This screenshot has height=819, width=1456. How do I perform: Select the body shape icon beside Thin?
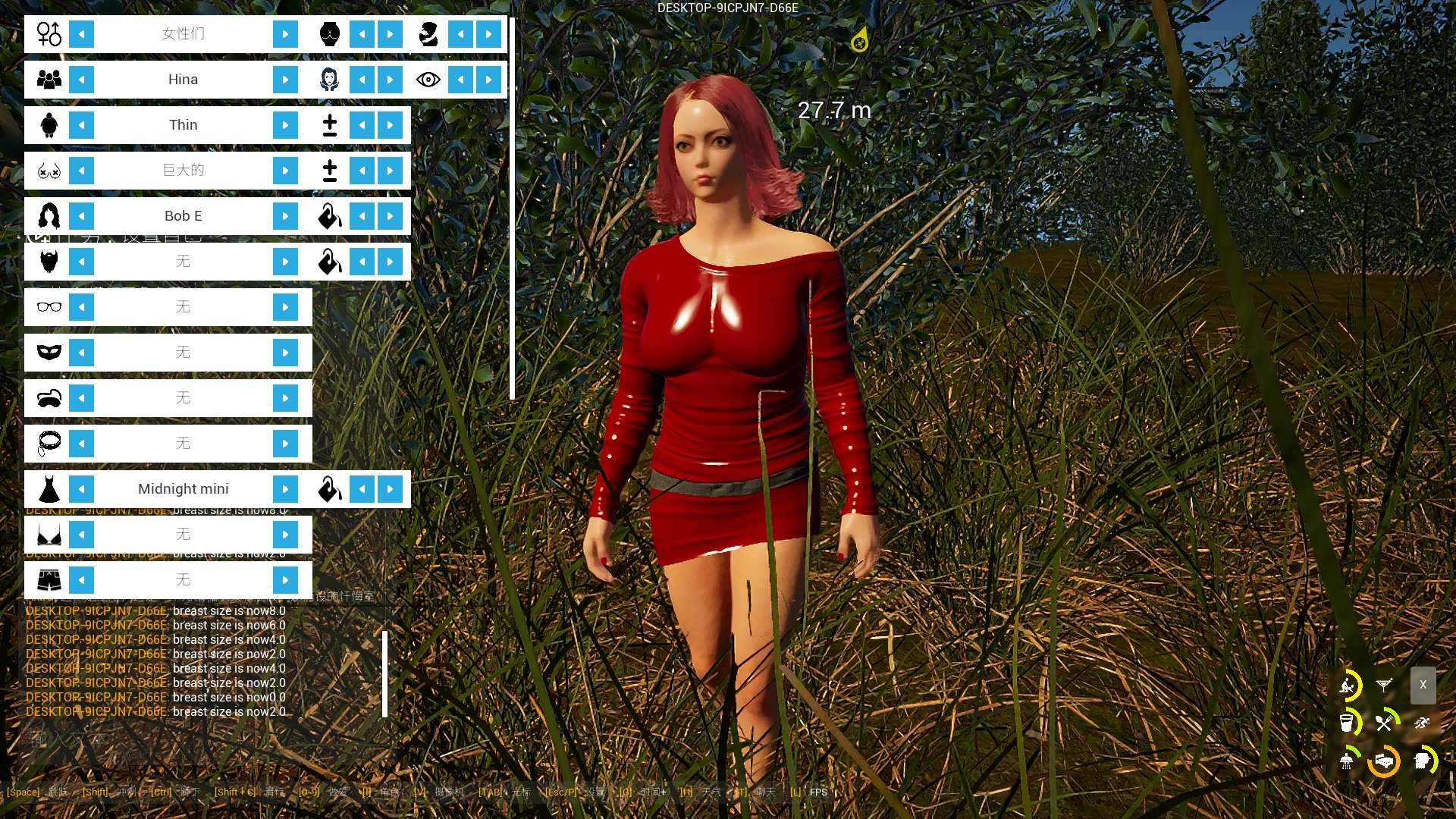click(49, 124)
